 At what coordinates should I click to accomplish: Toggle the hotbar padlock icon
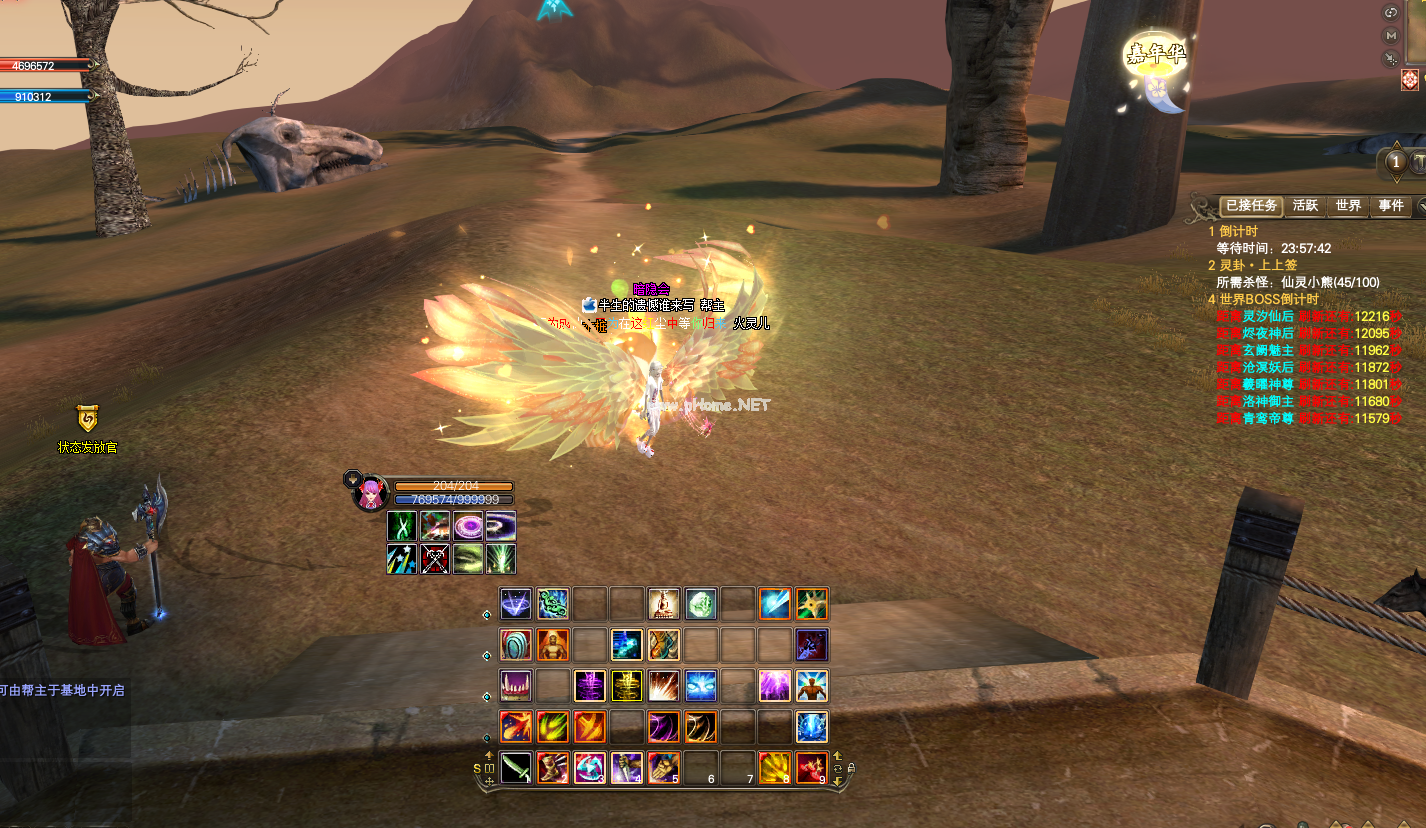851,768
